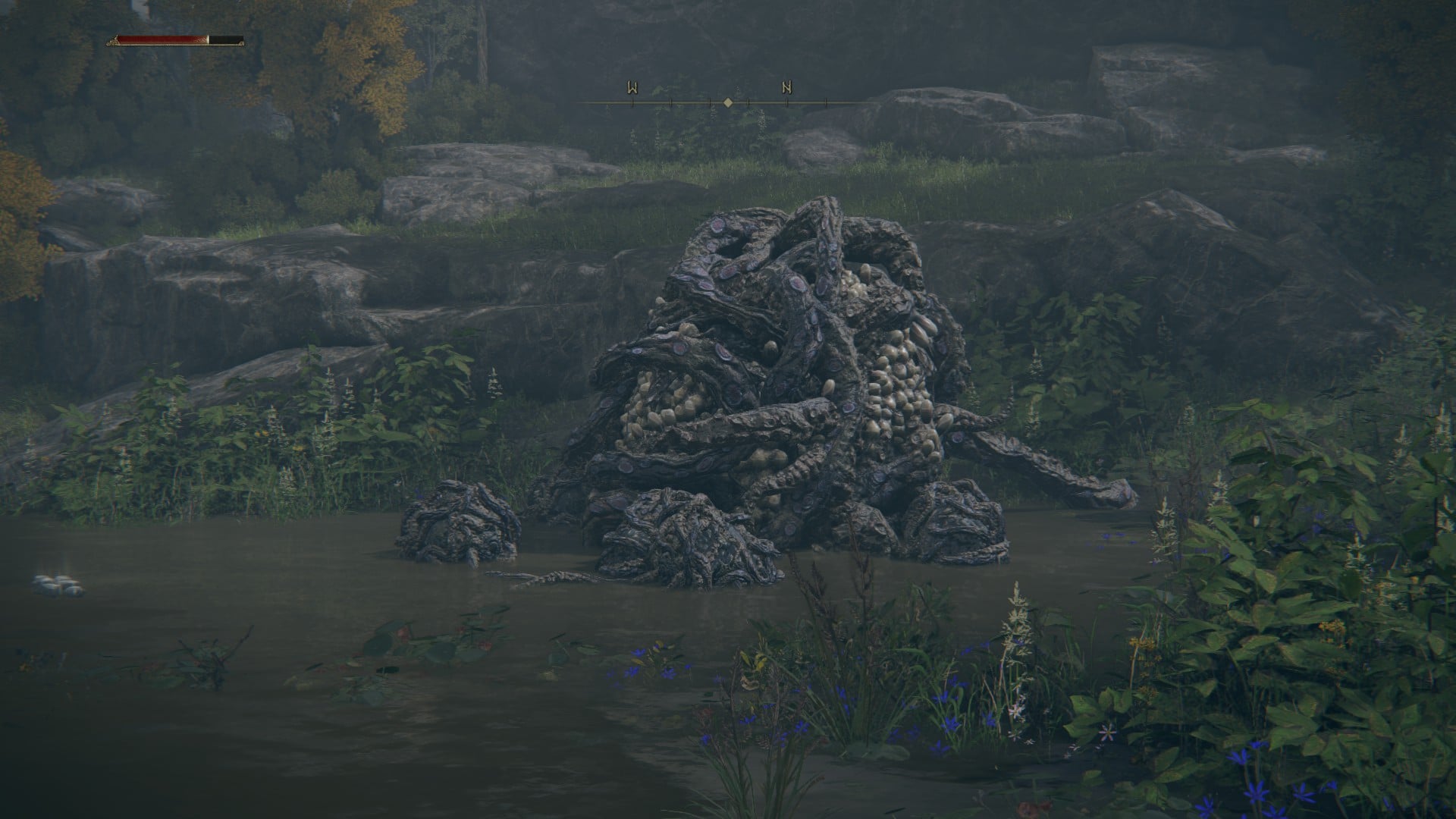Image resolution: width=1456 pixels, height=819 pixels.
Task: Select the W marker on the compass
Action: pos(632,88)
